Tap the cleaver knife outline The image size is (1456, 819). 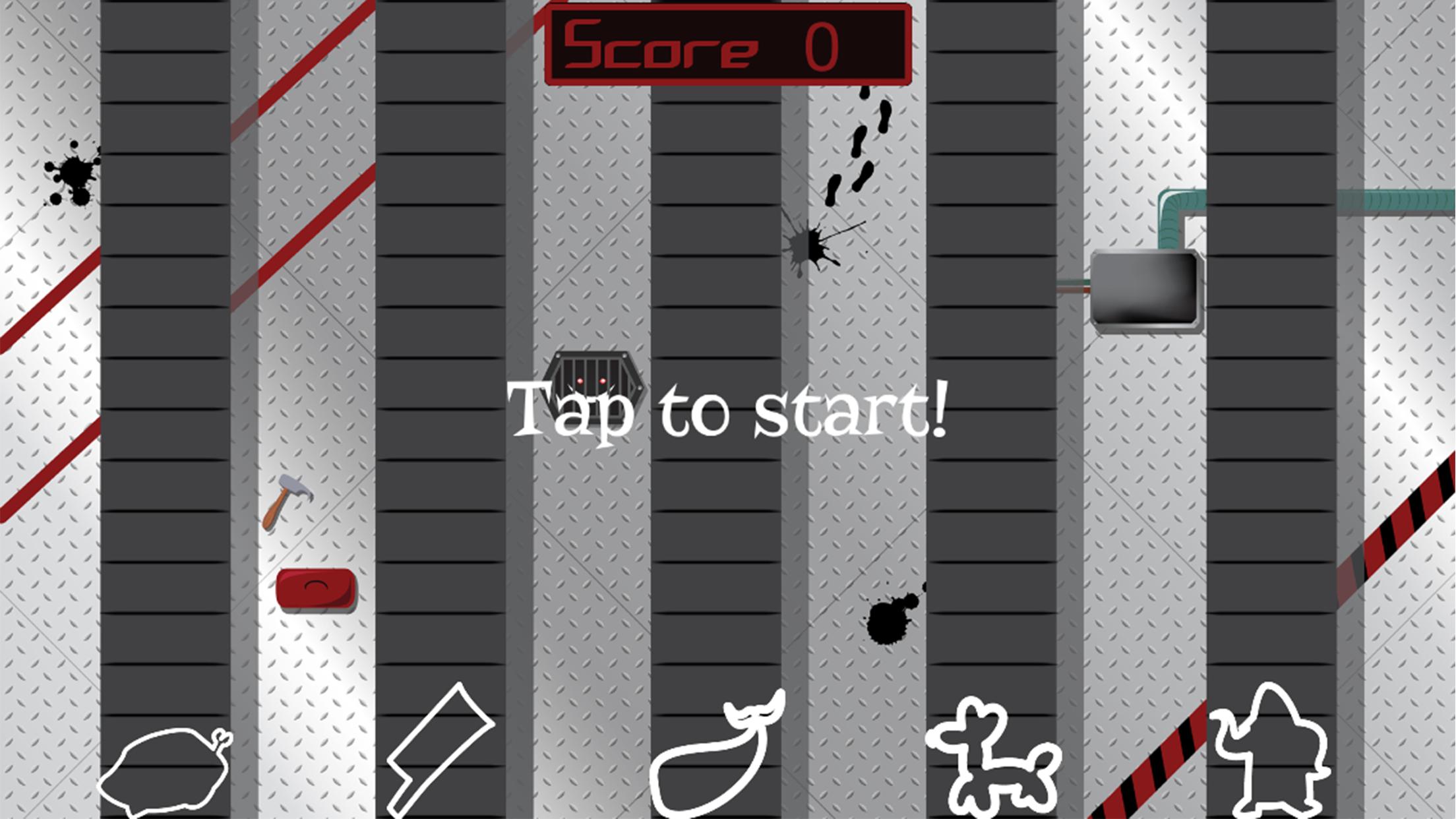(x=439, y=750)
